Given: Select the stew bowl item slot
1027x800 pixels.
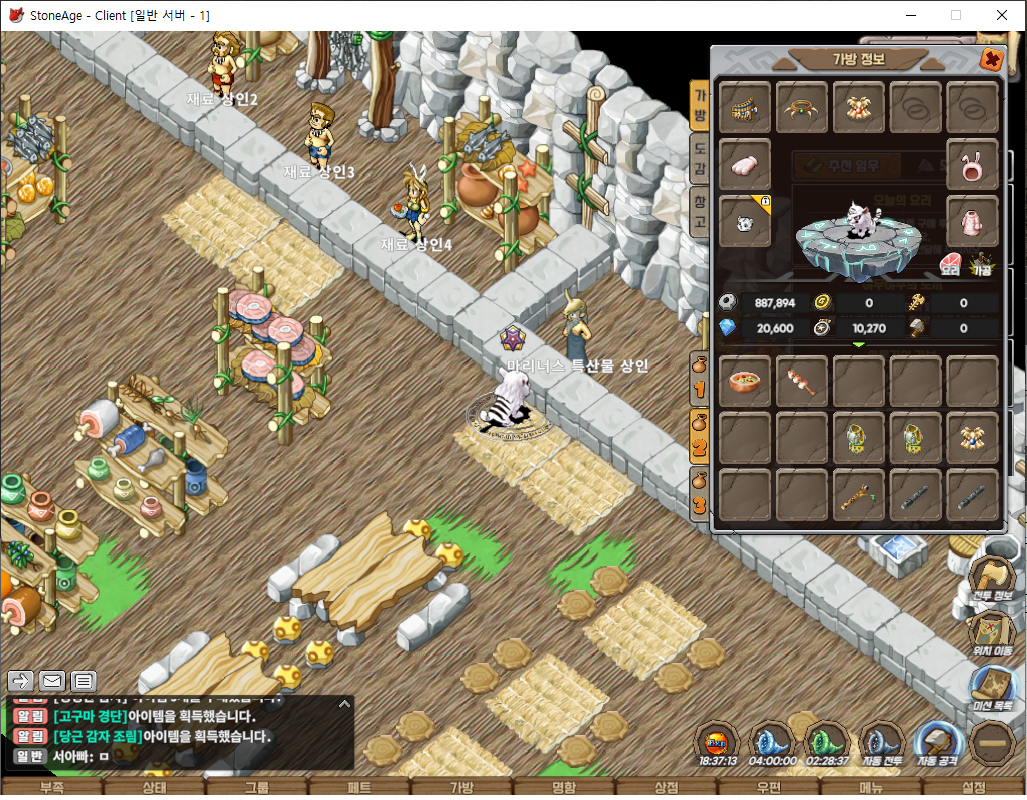Looking at the screenshot, I should pyautogui.click(x=745, y=381).
